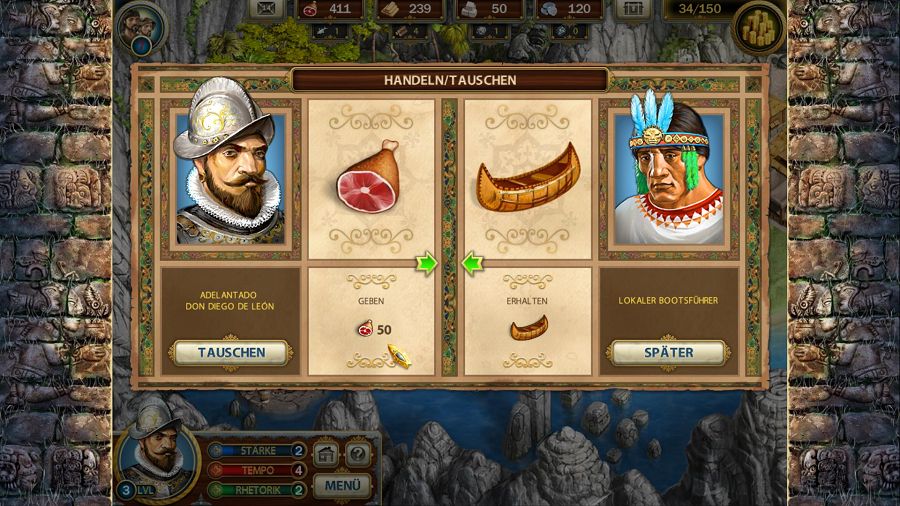
Task: Confirm the trade with the Tauschen button
Action: coord(231,352)
